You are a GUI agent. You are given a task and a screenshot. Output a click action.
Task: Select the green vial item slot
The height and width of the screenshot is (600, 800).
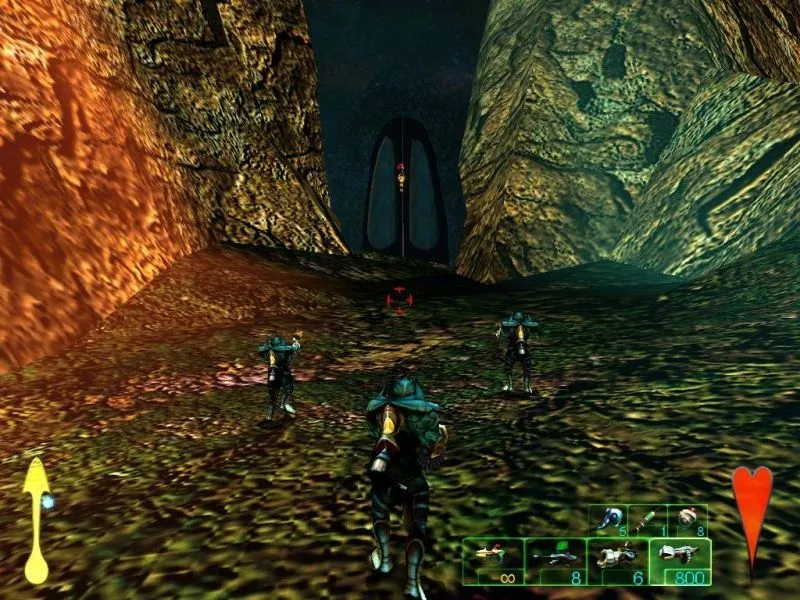pos(647,518)
